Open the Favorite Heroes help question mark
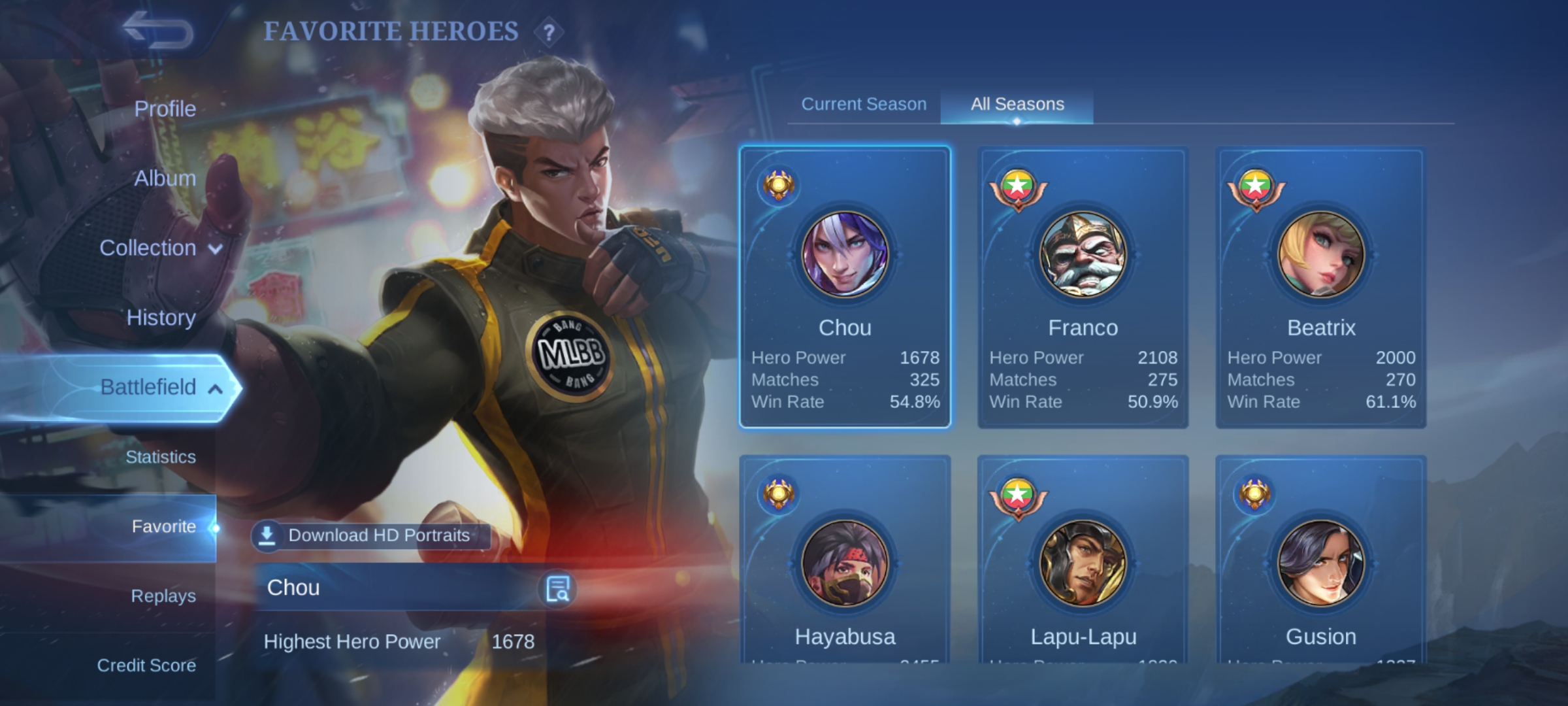This screenshot has width=1568, height=706. pos(549,32)
